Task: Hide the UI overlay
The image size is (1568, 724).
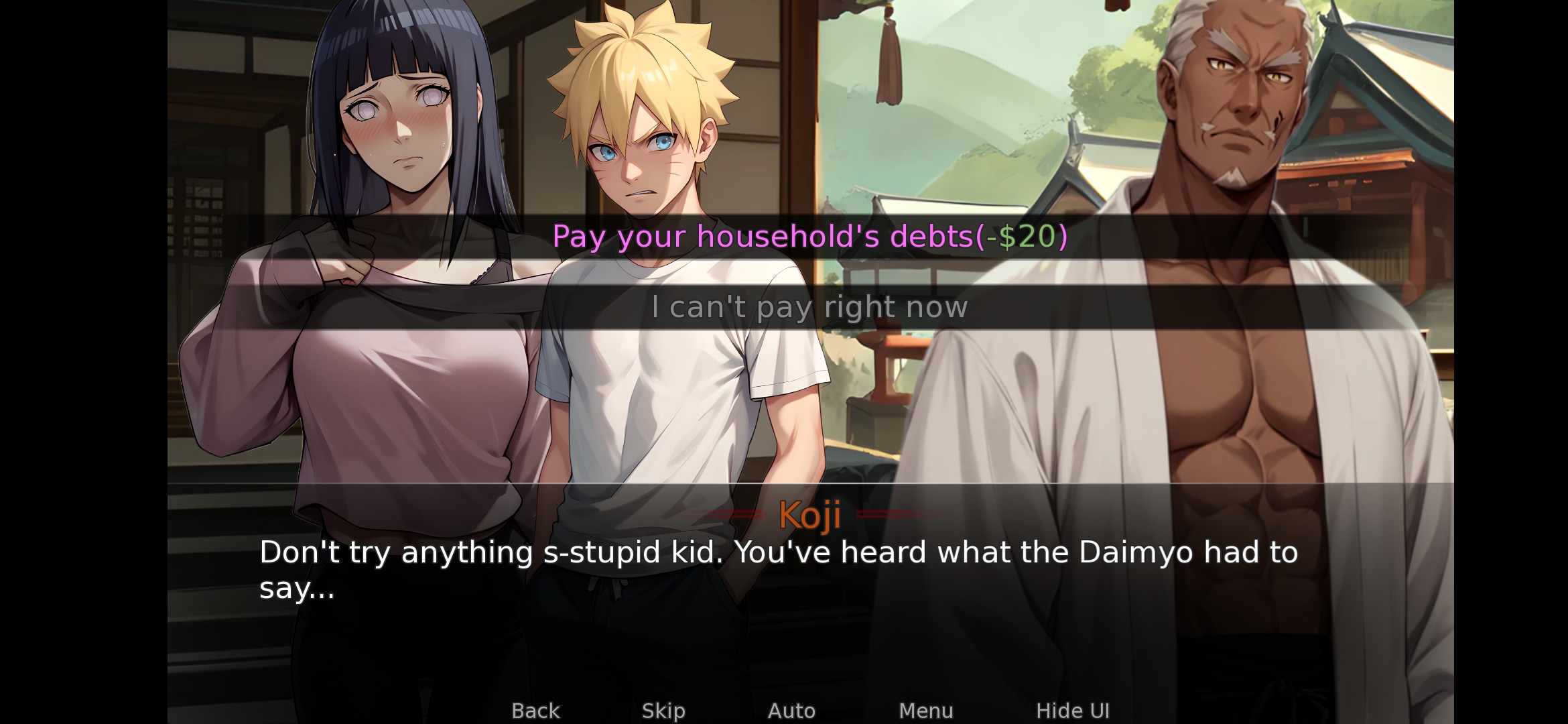Action: pos(1073,710)
